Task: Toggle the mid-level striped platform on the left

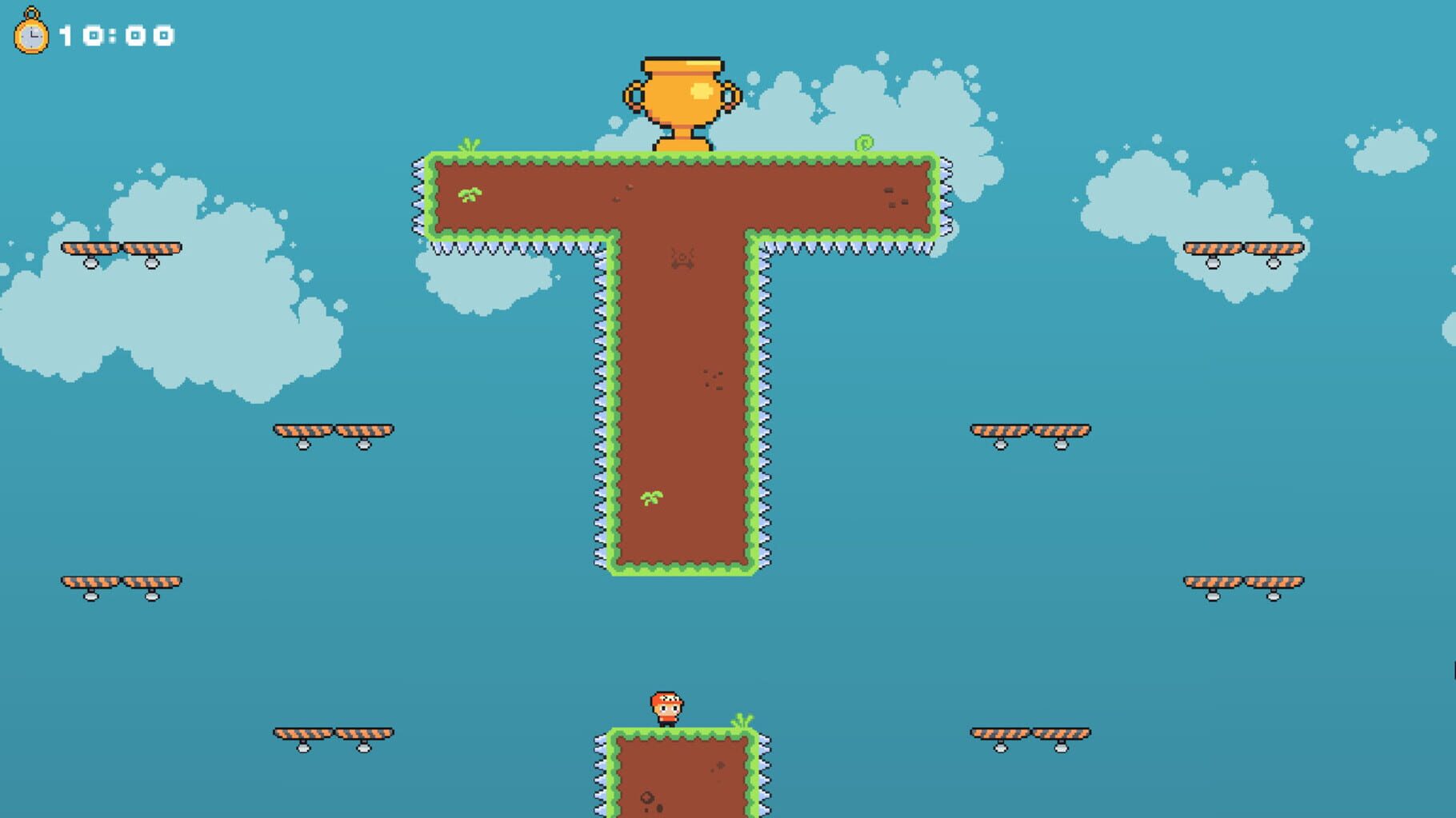Action: (332, 432)
